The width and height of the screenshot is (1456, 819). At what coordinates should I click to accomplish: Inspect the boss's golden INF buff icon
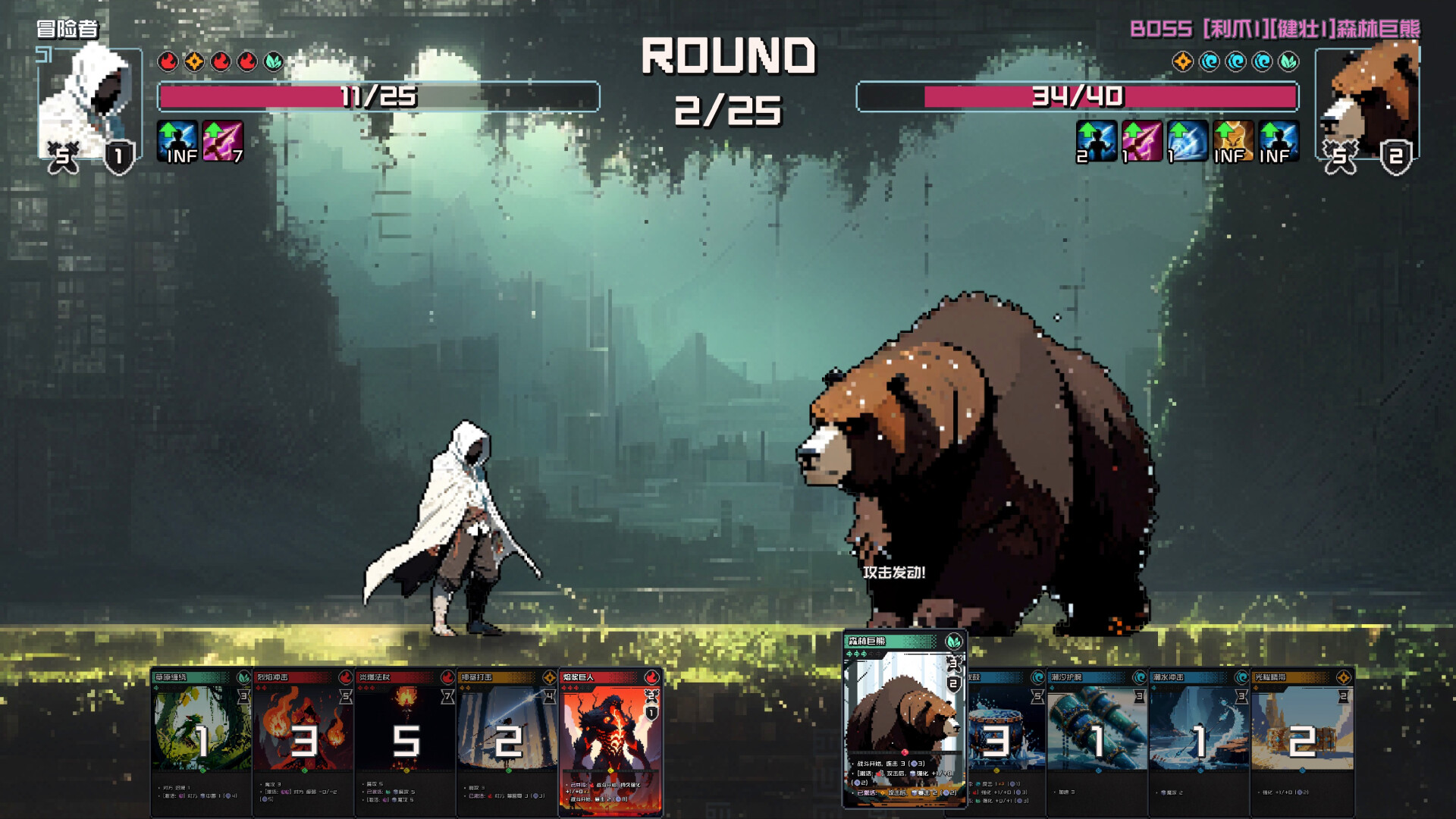1234,143
